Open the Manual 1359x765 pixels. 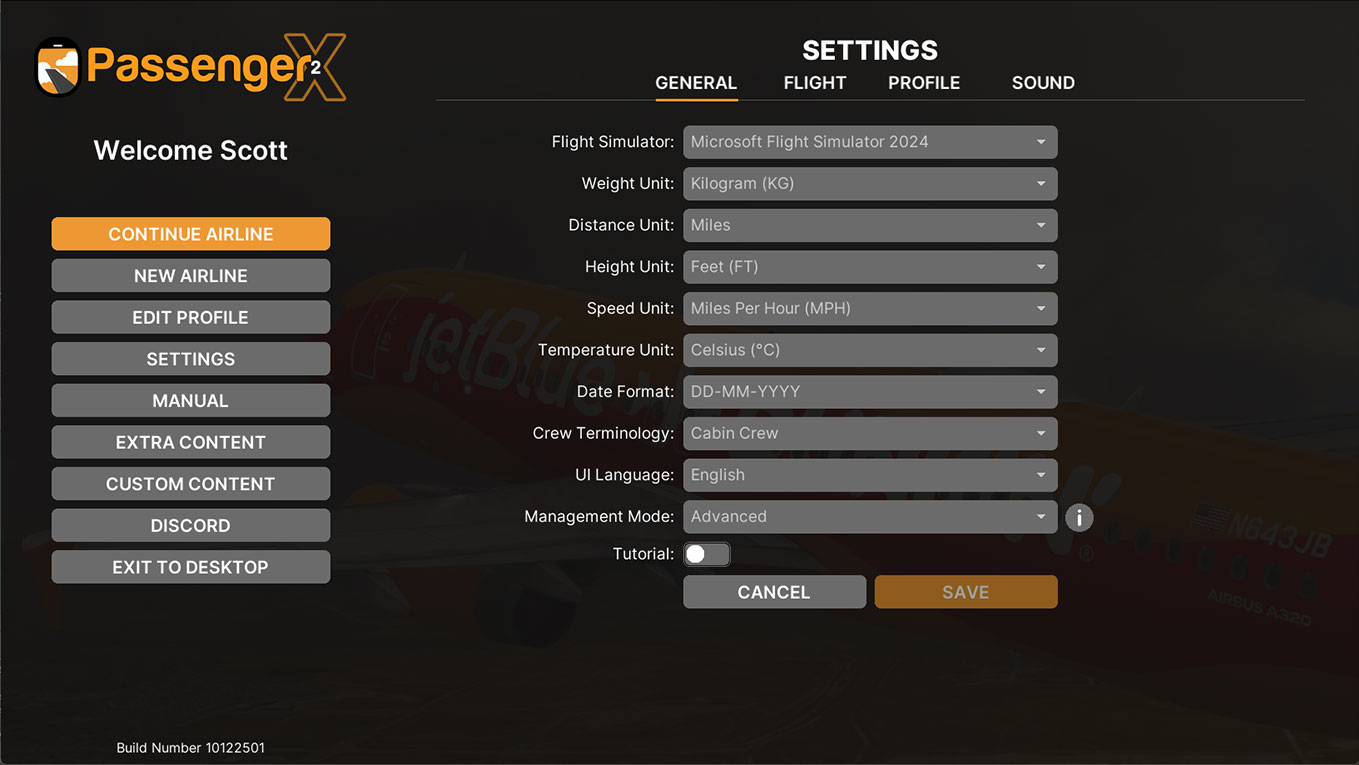190,401
